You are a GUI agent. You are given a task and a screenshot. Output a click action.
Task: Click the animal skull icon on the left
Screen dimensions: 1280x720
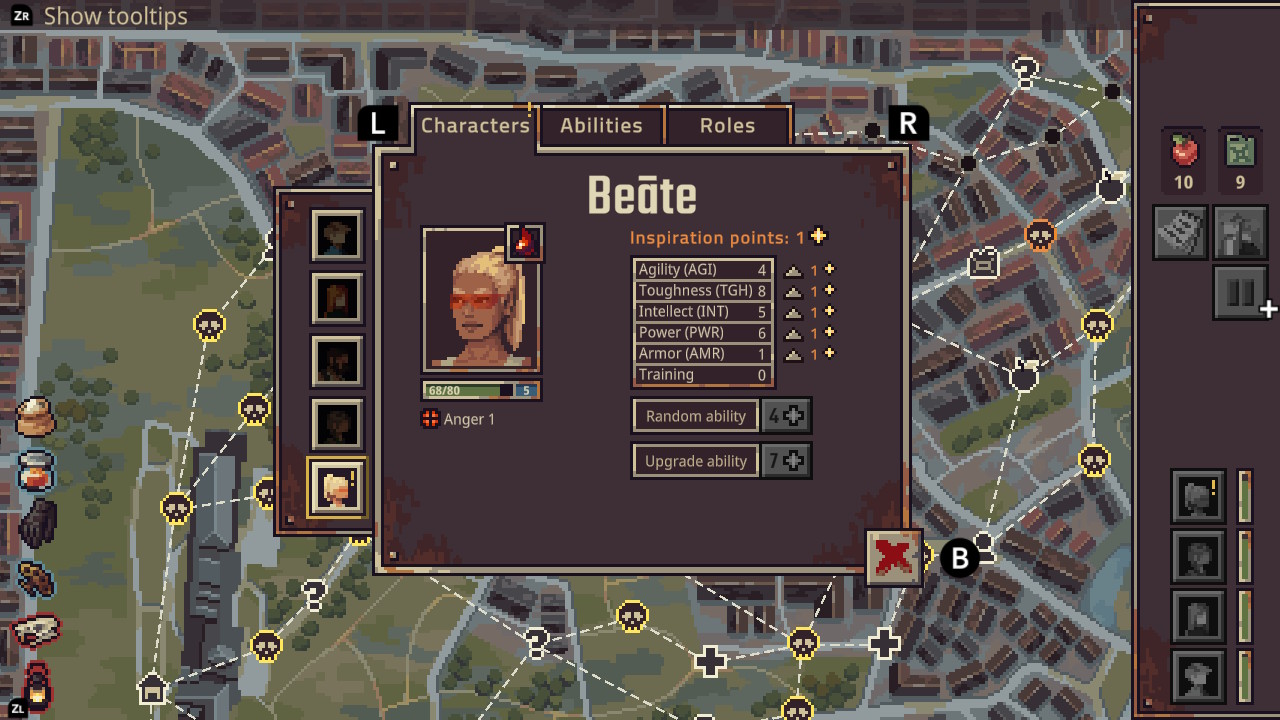pyautogui.click(x=35, y=630)
